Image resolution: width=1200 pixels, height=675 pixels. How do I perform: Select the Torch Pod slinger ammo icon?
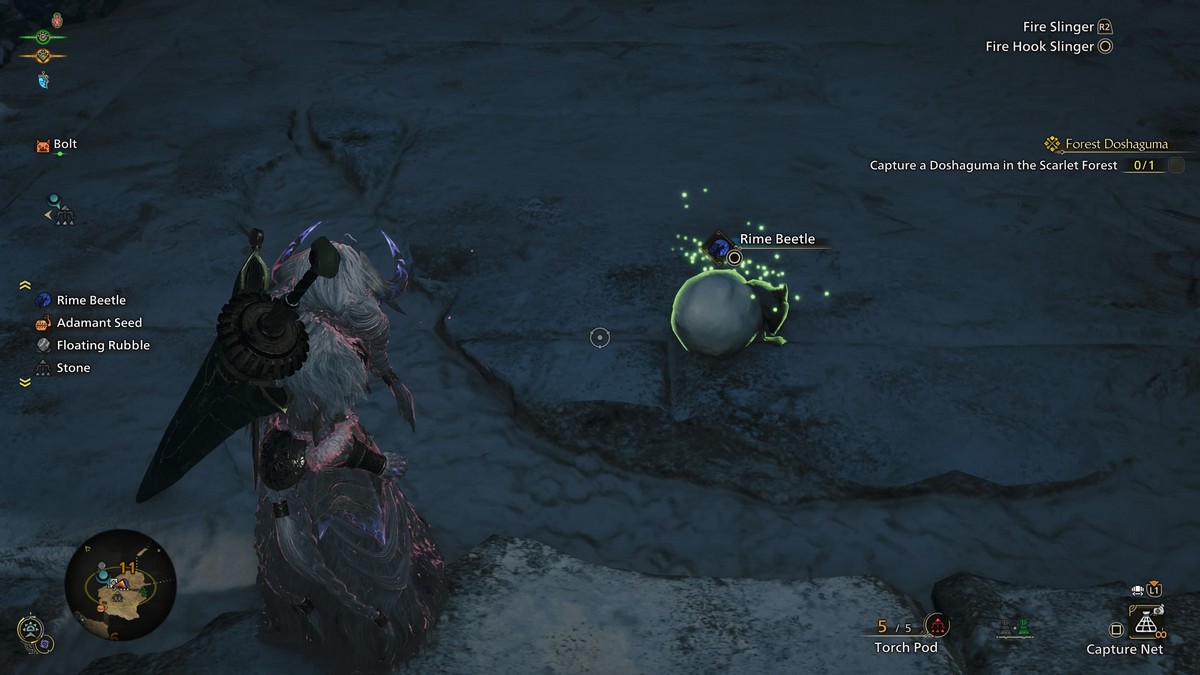point(937,627)
